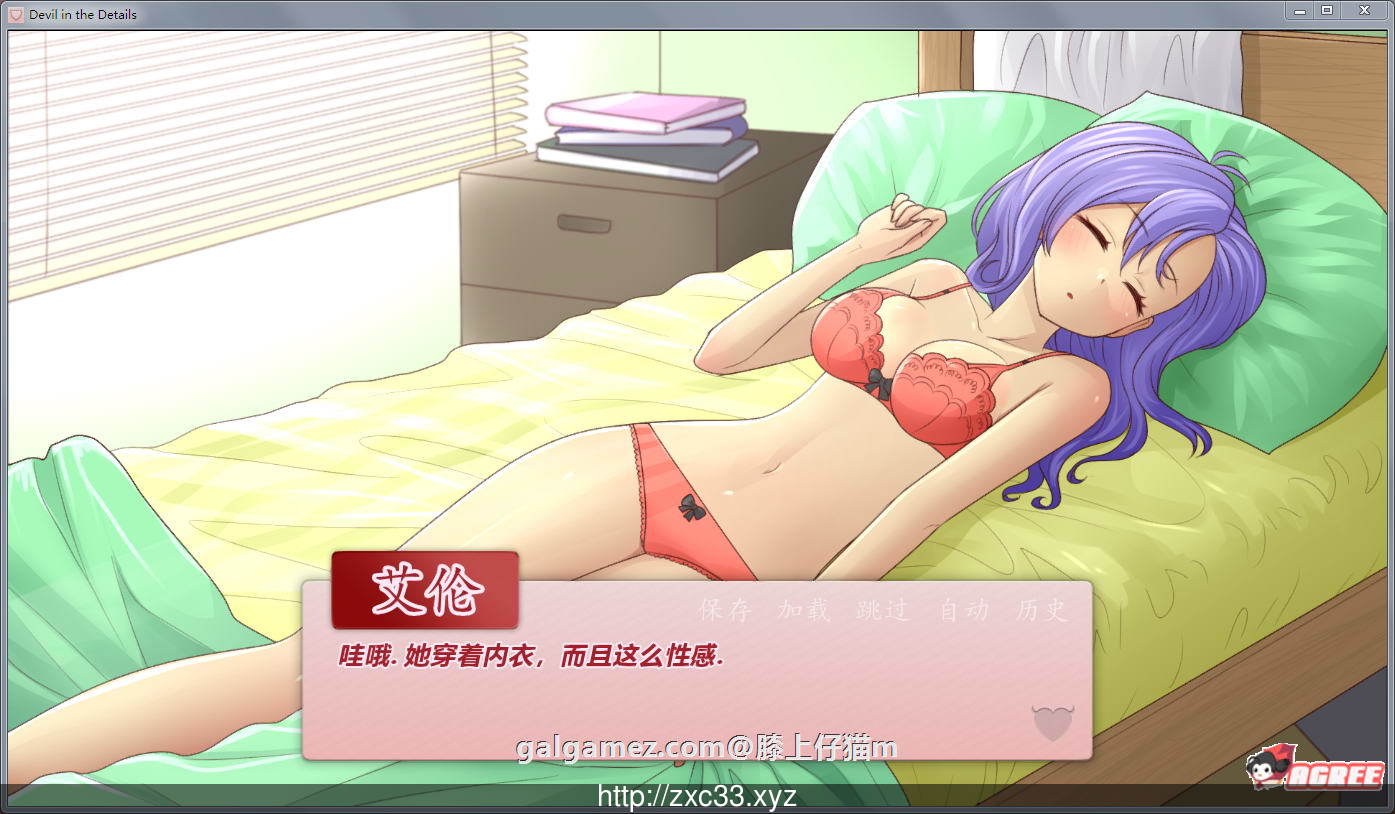Click the title bar text Devil in the Details
1395x814 pixels.
point(85,13)
